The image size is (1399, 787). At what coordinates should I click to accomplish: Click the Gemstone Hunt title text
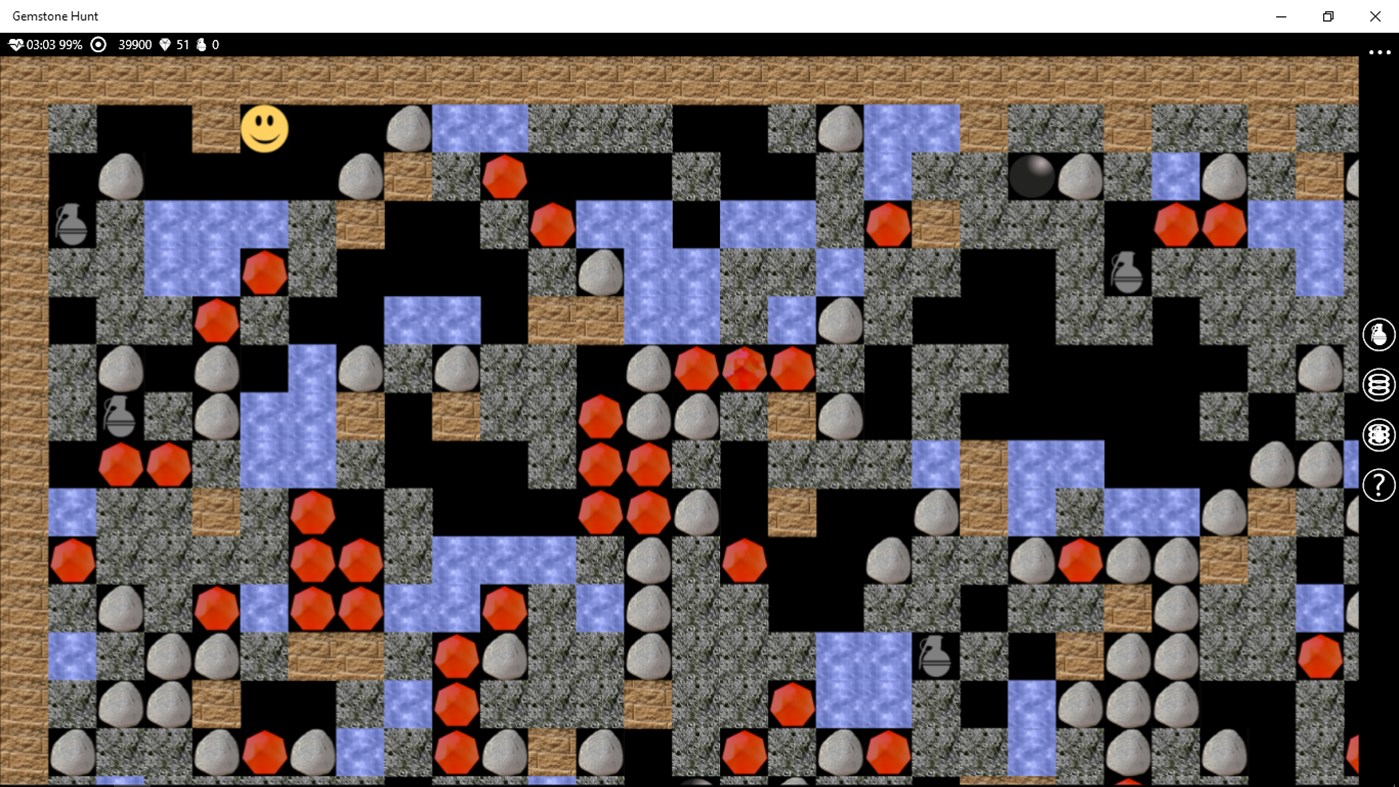[55, 16]
